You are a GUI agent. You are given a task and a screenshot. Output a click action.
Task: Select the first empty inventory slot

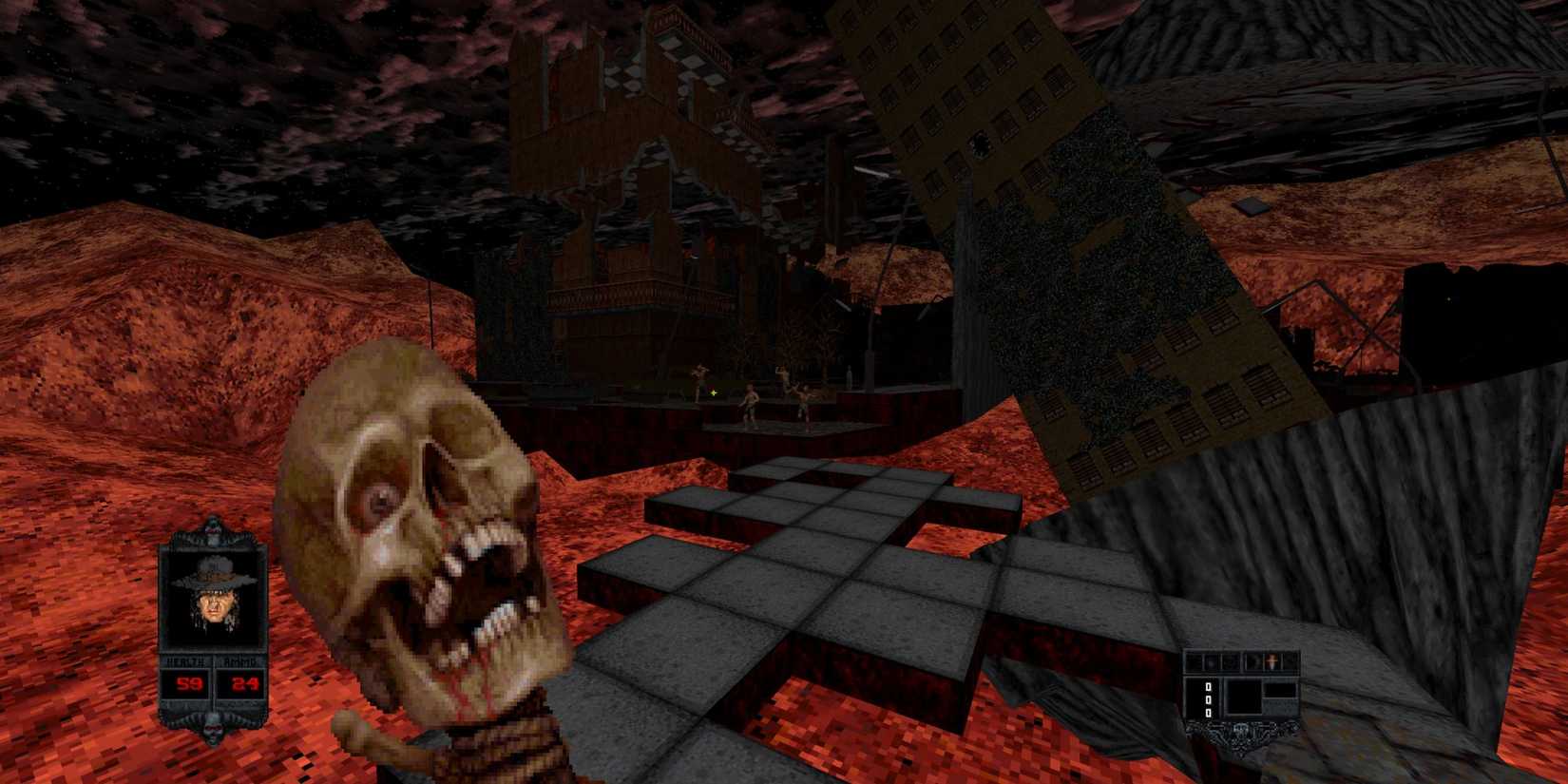1194,660
